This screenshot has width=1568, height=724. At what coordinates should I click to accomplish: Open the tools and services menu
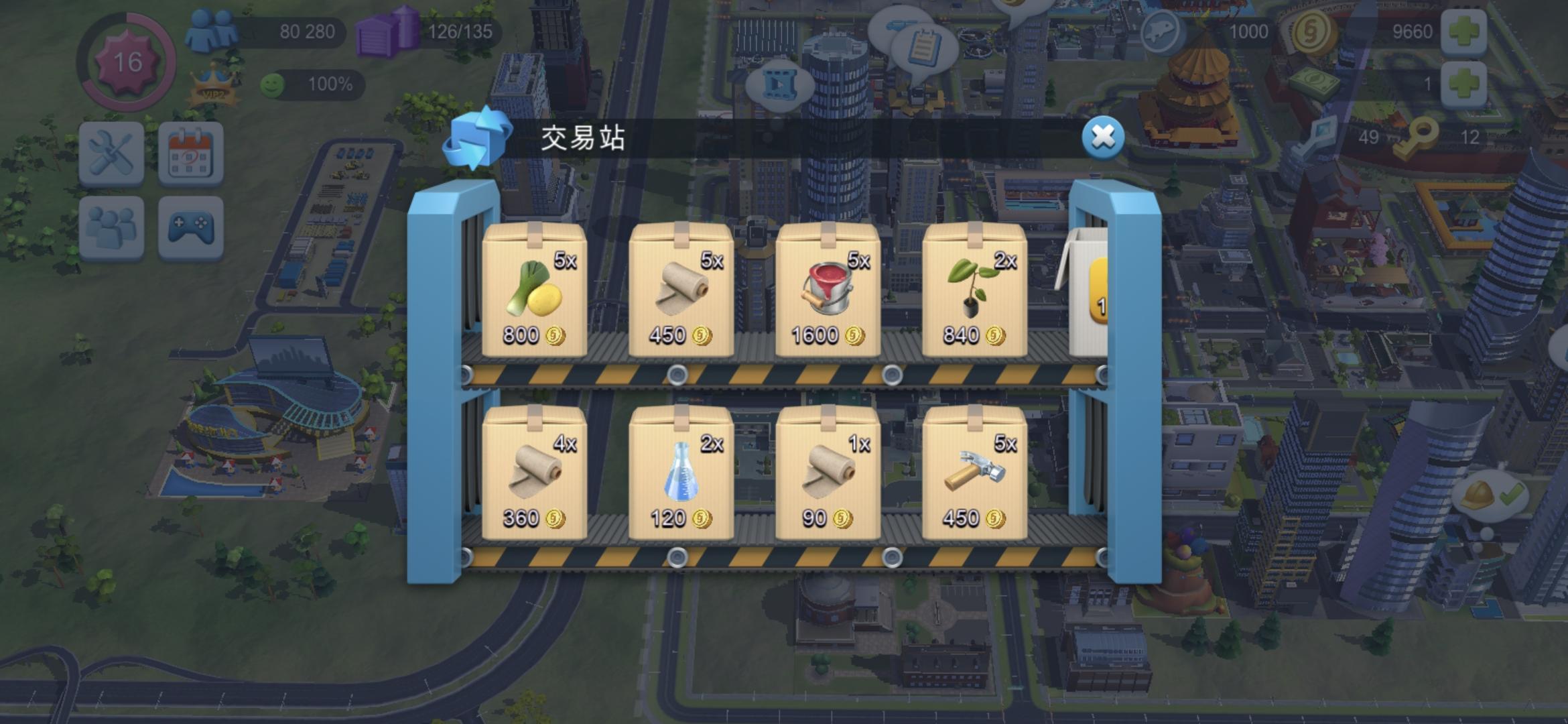point(110,153)
